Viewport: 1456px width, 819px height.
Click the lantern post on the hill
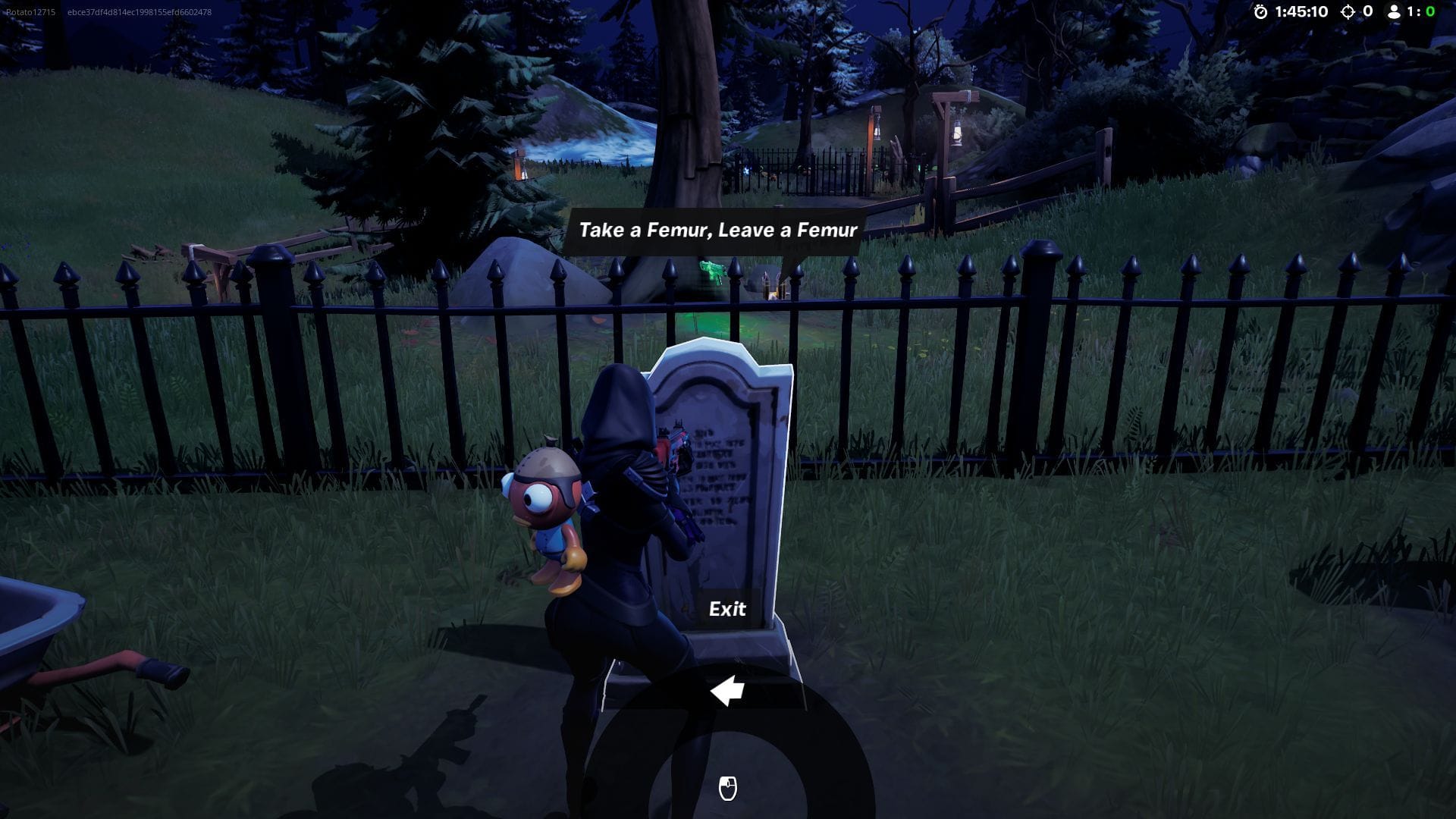(x=955, y=133)
